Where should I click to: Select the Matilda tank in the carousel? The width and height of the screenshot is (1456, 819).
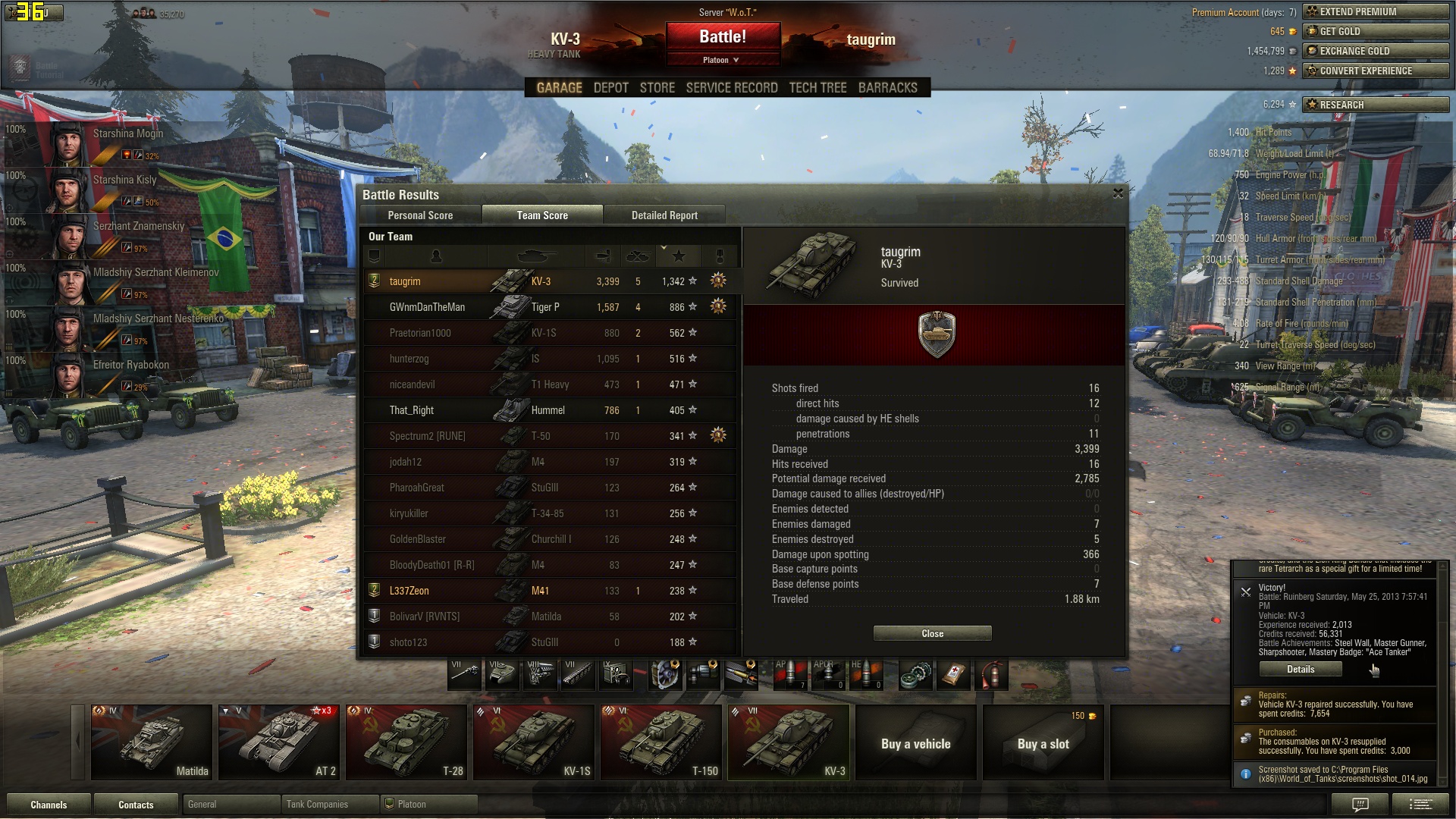152,742
